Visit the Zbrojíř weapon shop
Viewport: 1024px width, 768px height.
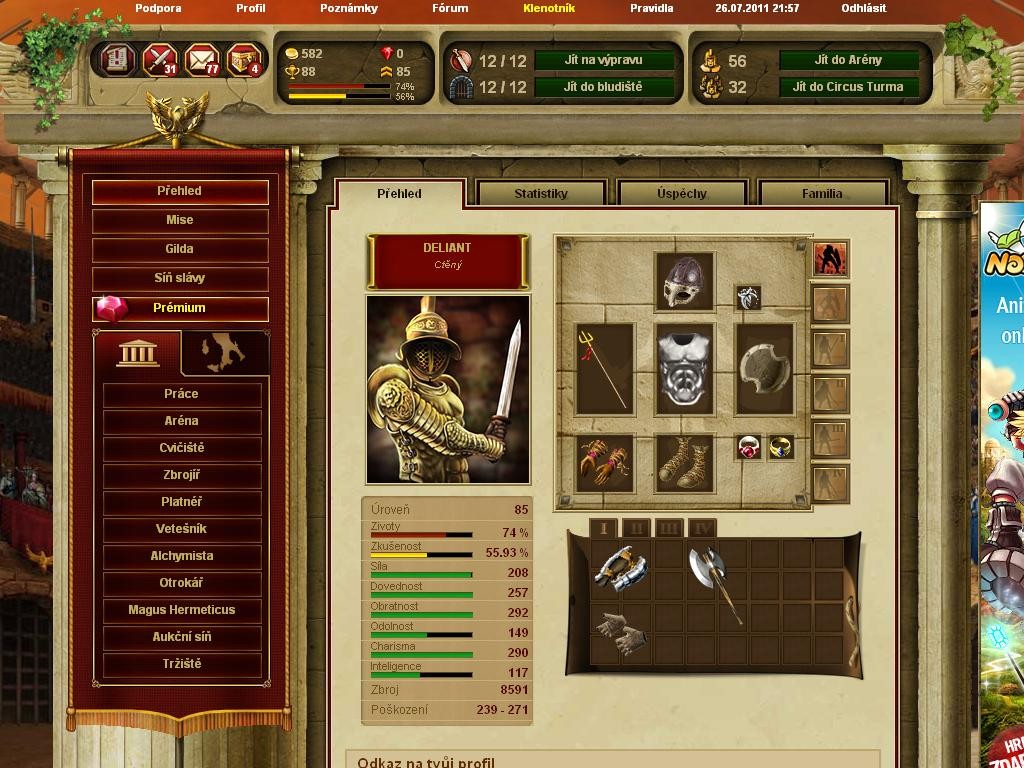click(182, 475)
